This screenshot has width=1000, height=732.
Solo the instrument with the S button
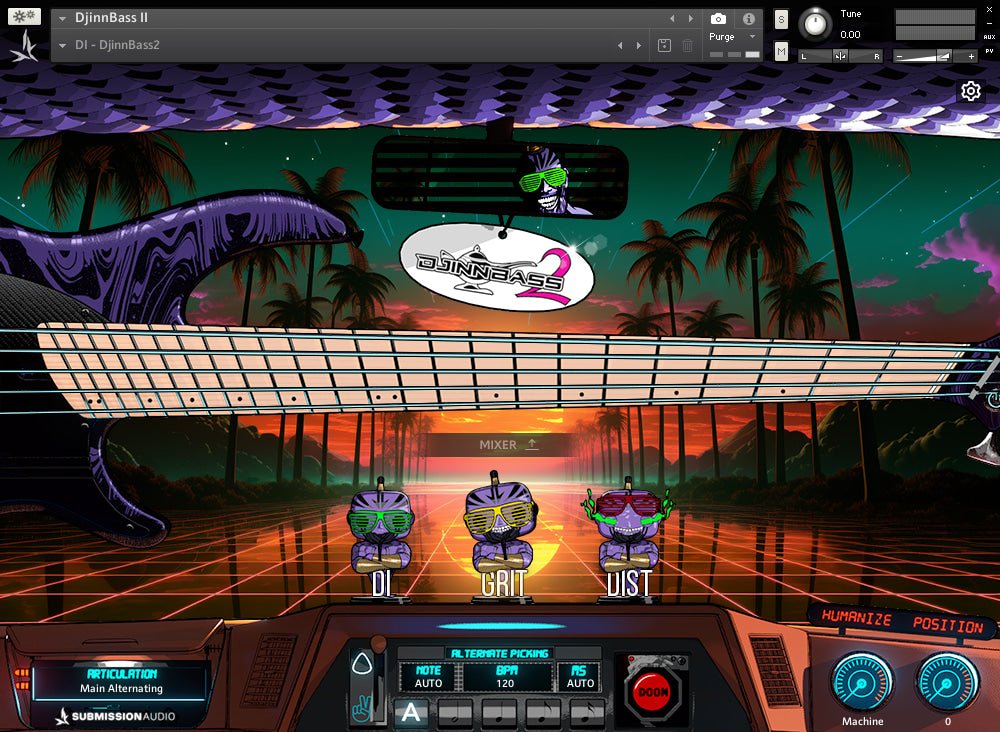pos(781,19)
